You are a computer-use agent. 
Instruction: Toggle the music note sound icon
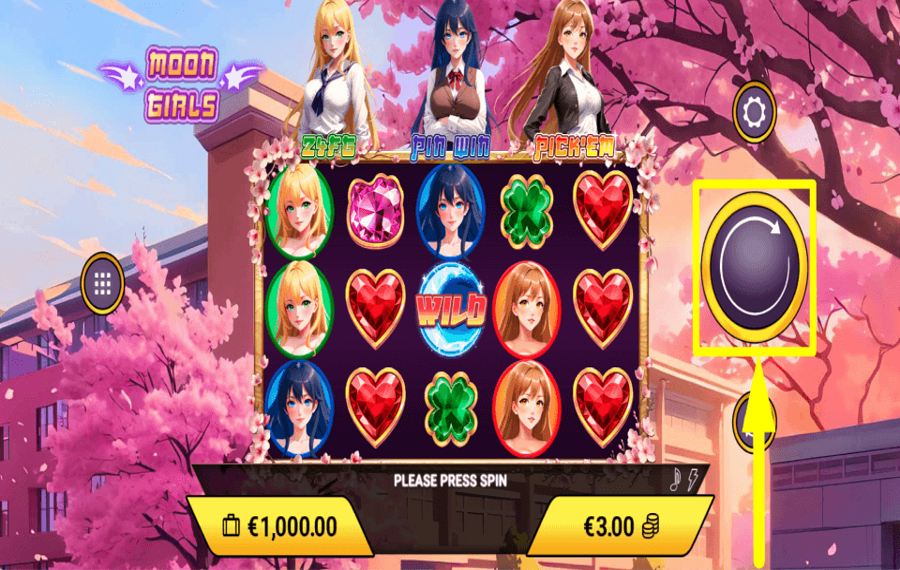[674, 480]
